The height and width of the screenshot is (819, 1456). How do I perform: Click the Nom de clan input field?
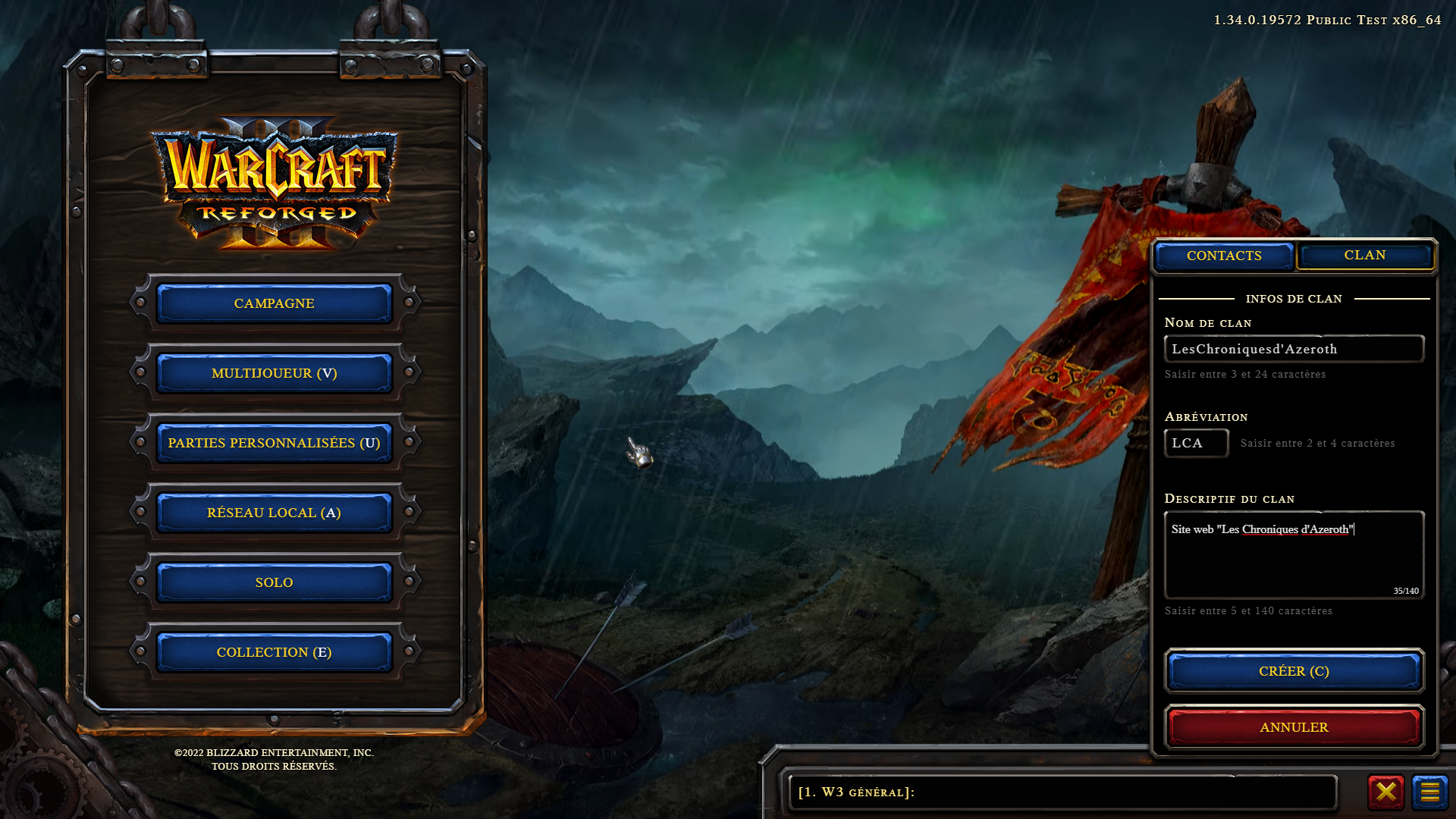(x=1294, y=349)
